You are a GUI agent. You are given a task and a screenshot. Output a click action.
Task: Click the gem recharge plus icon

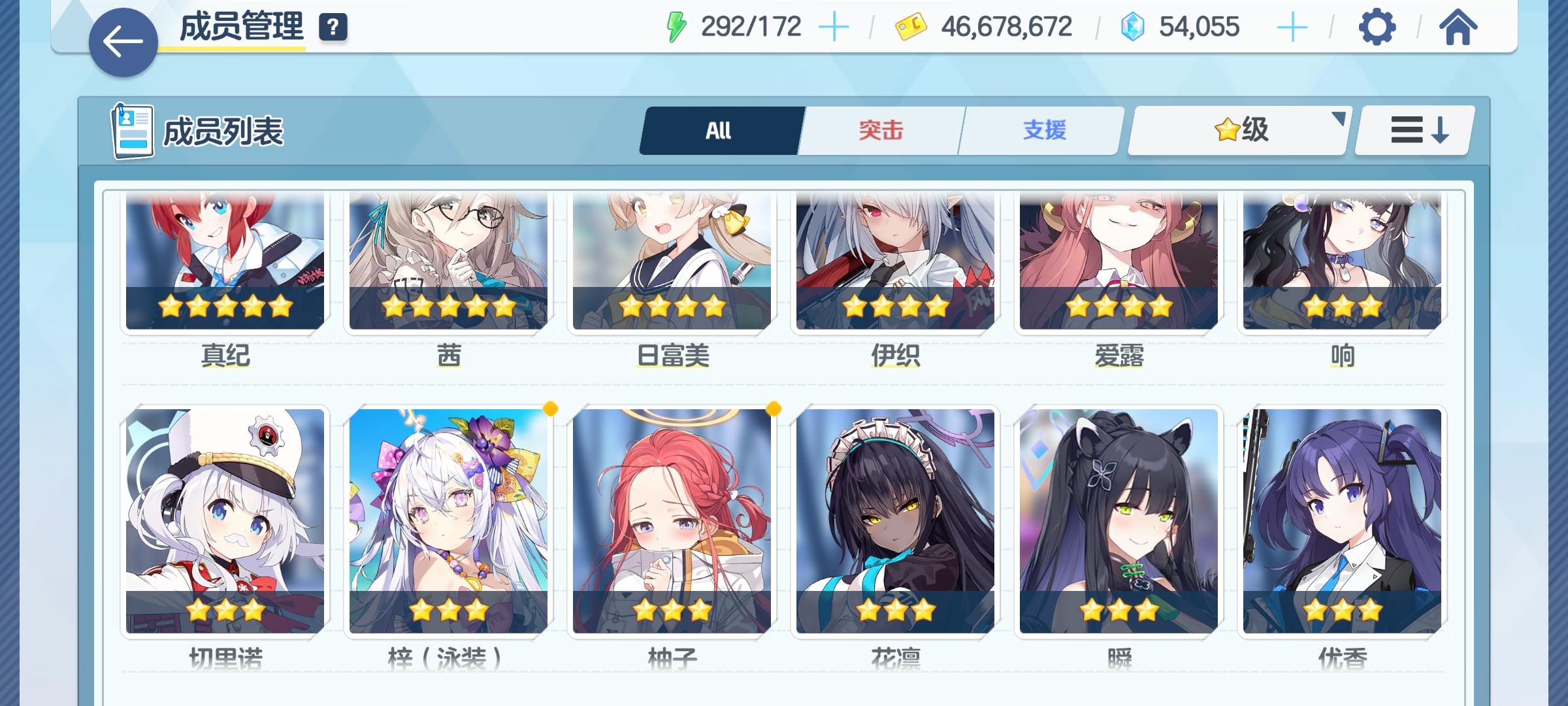[1292, 26]
